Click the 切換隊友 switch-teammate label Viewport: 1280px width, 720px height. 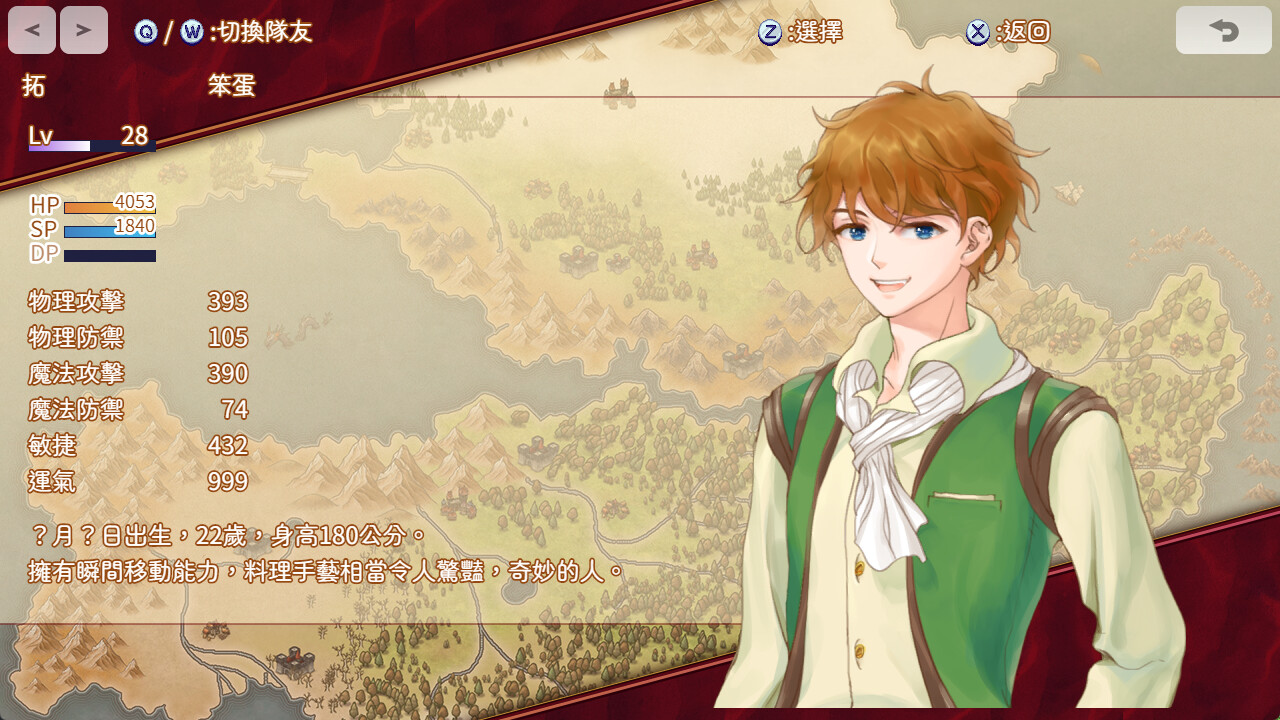(261, 32)
